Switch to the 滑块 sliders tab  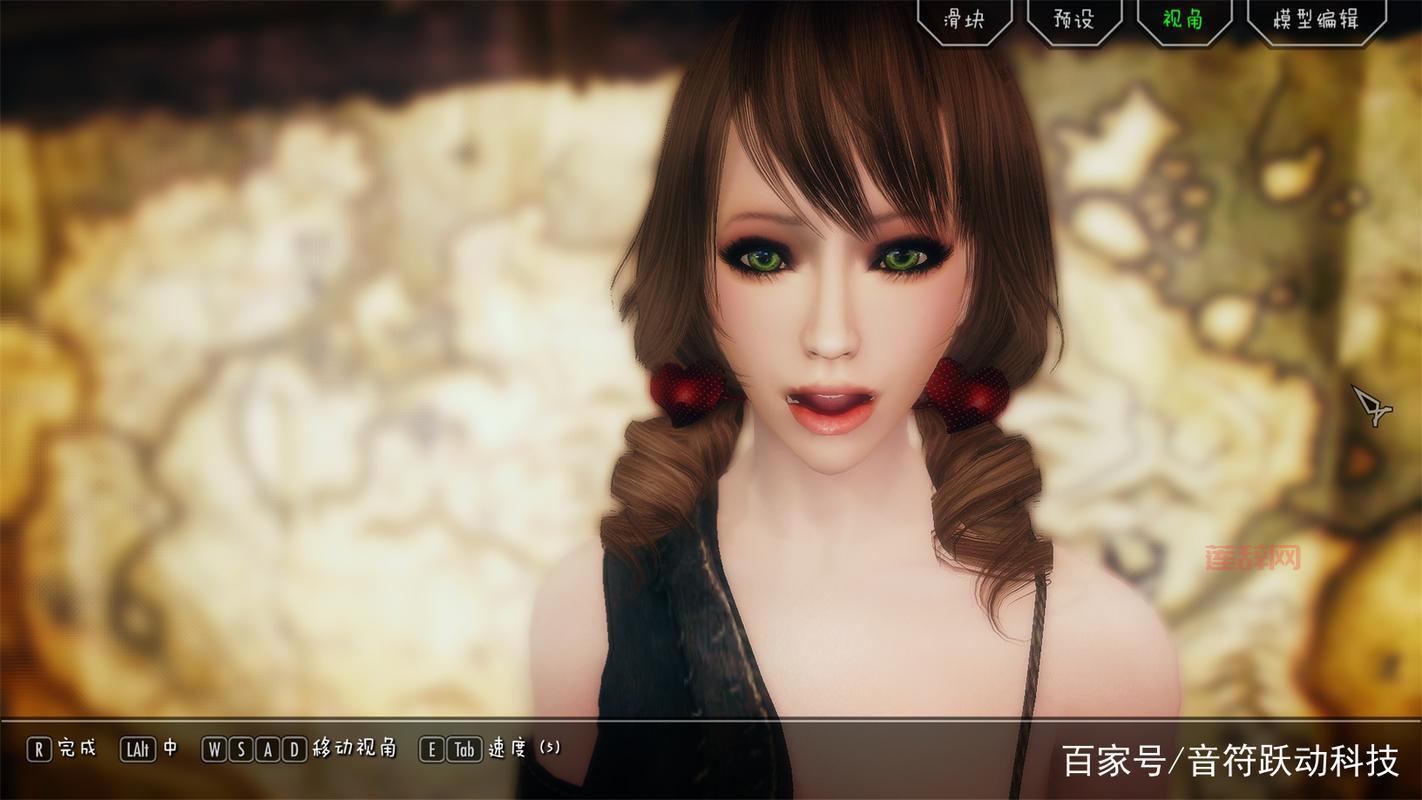[x=966, y=18]
